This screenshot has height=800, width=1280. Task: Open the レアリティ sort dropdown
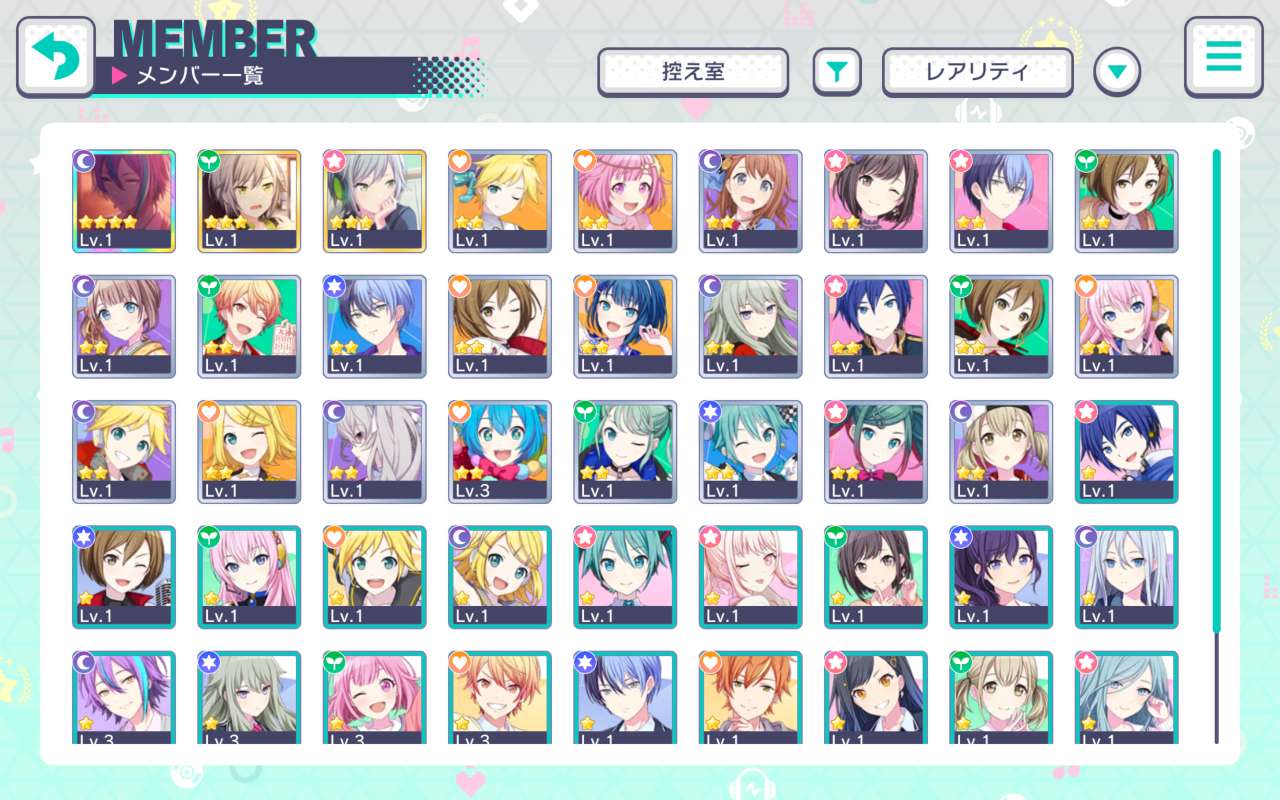tap(977, 72)
